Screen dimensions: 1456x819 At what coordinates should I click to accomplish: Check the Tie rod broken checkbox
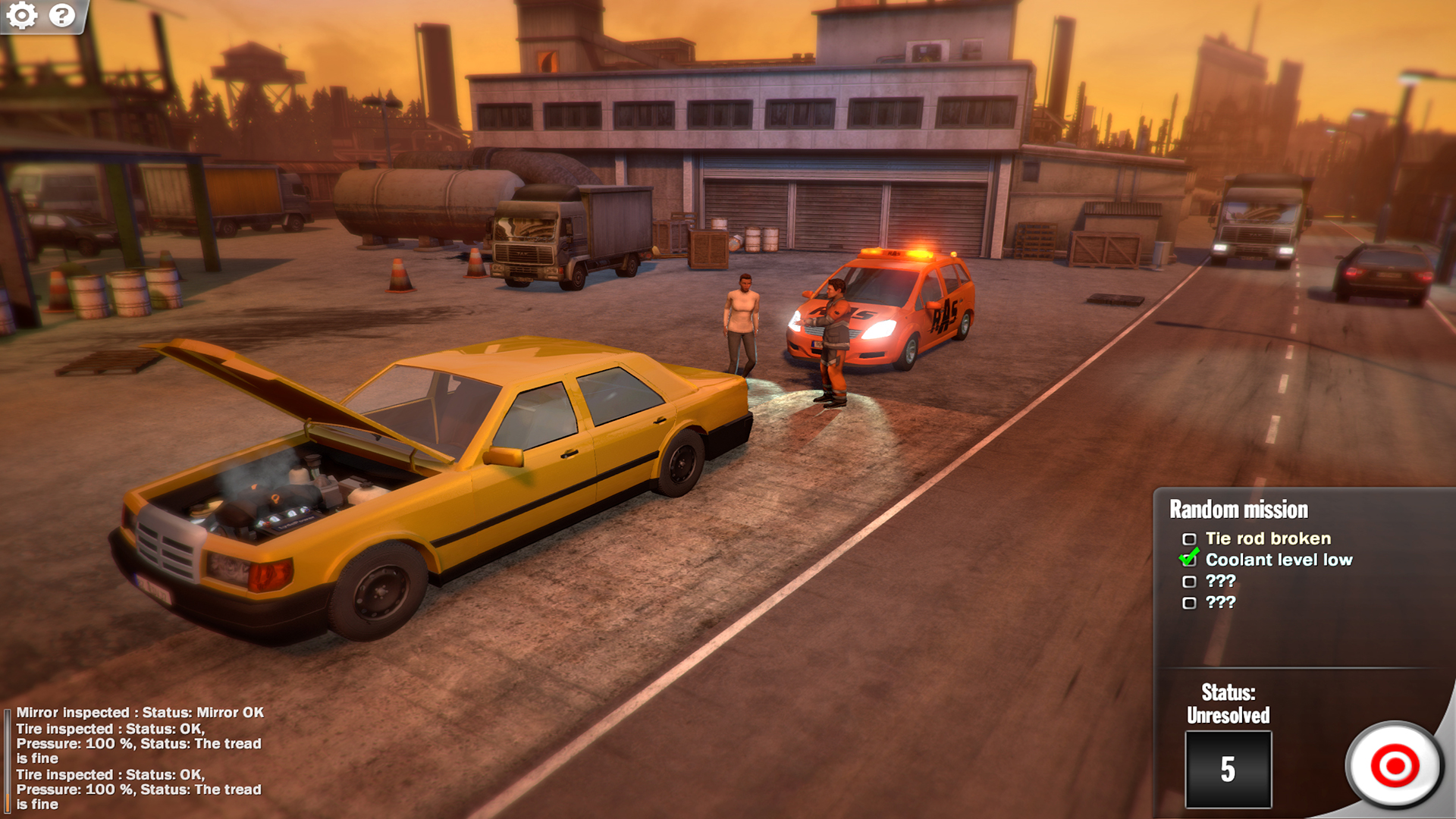click(1189, 538)
